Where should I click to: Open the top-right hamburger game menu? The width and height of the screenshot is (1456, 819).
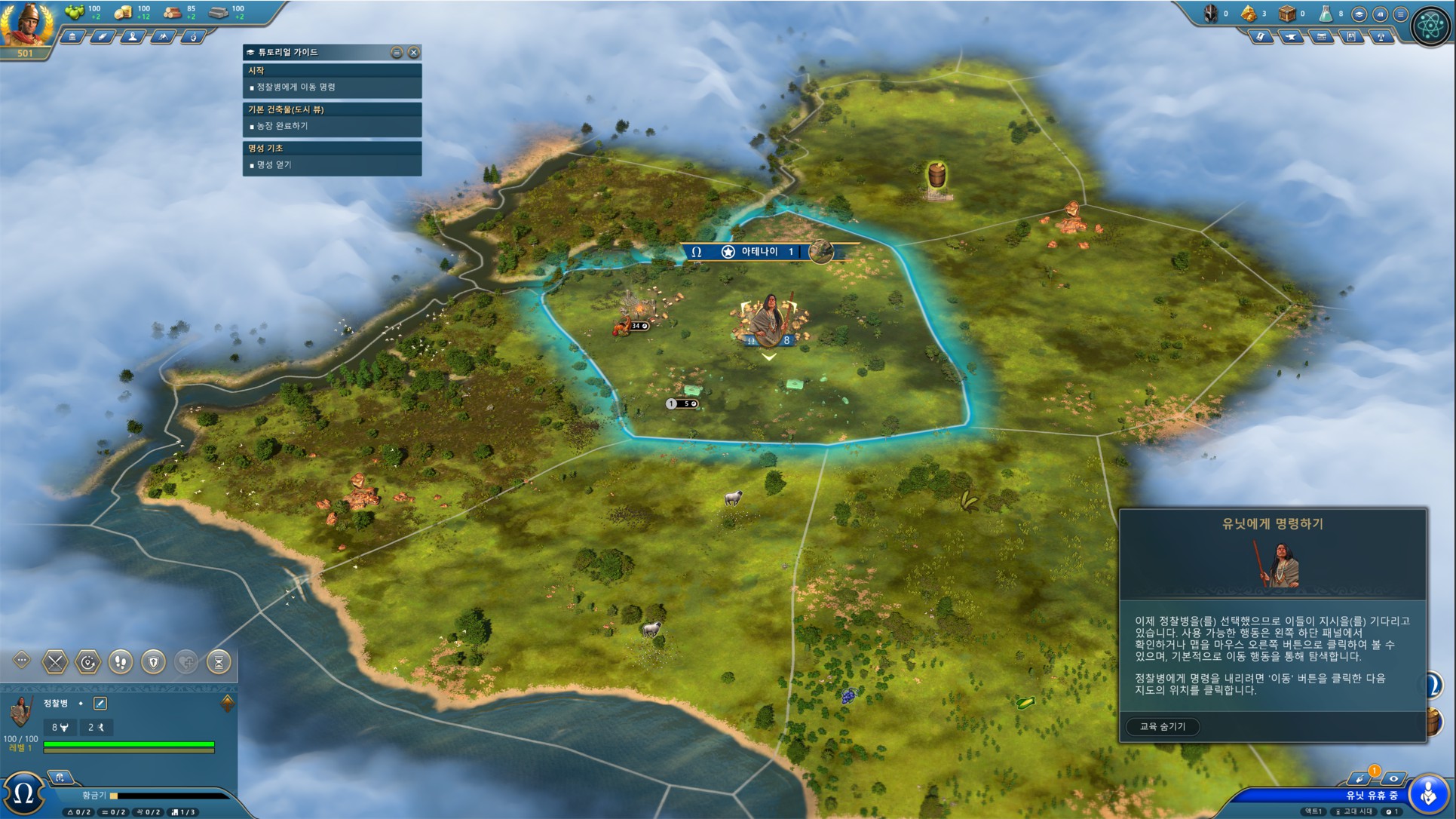coord(1400,14)
